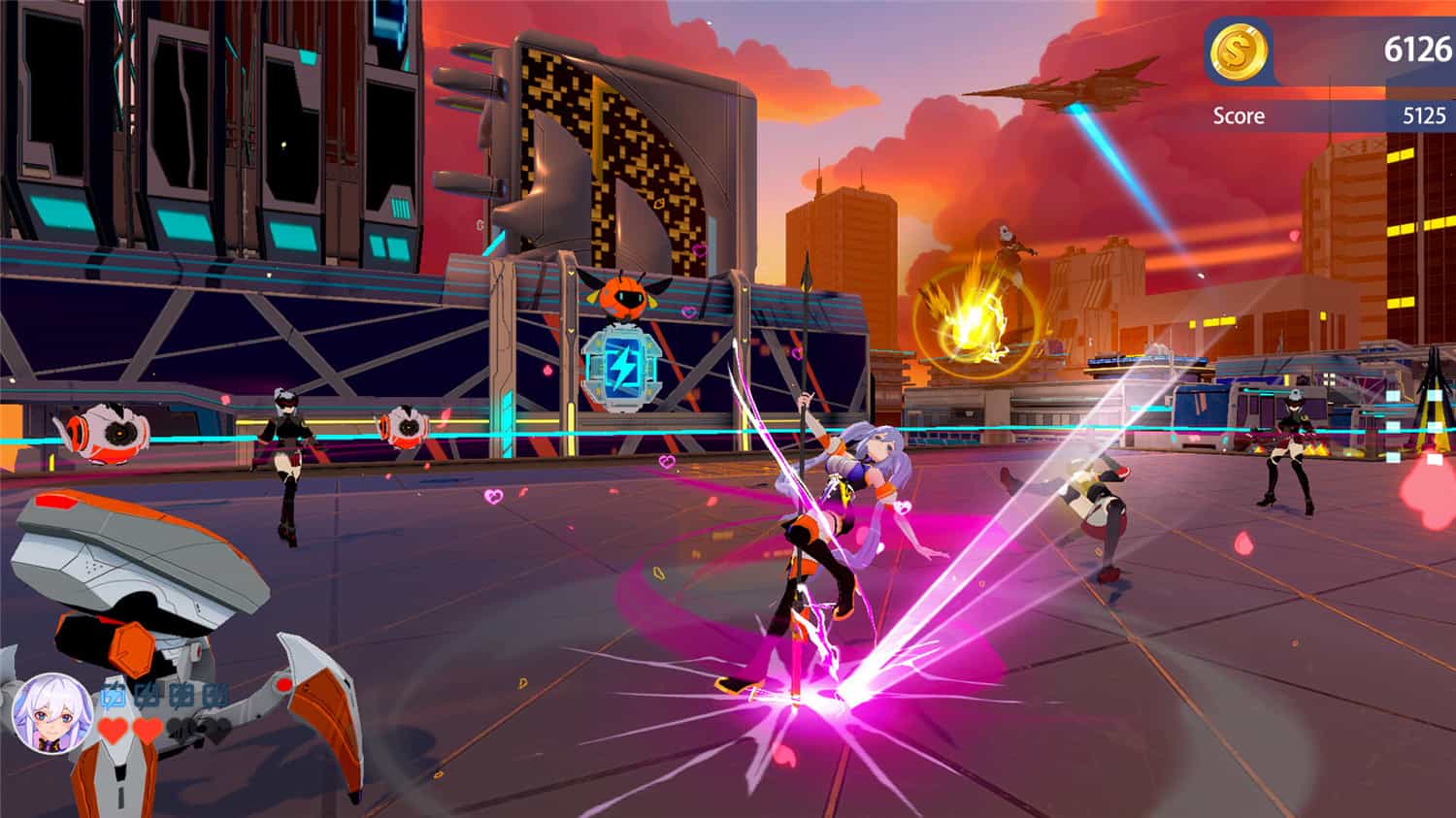The image size is (1456, 818).
Task: Select the first red heart health icon
Action: point(111,728)
